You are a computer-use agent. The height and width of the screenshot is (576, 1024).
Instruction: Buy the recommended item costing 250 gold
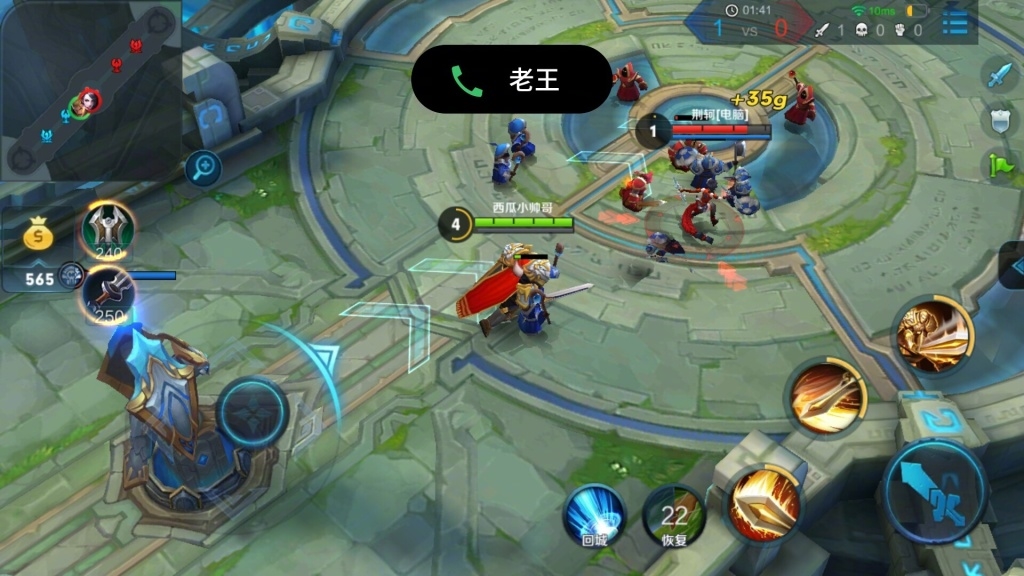[108, 293]
